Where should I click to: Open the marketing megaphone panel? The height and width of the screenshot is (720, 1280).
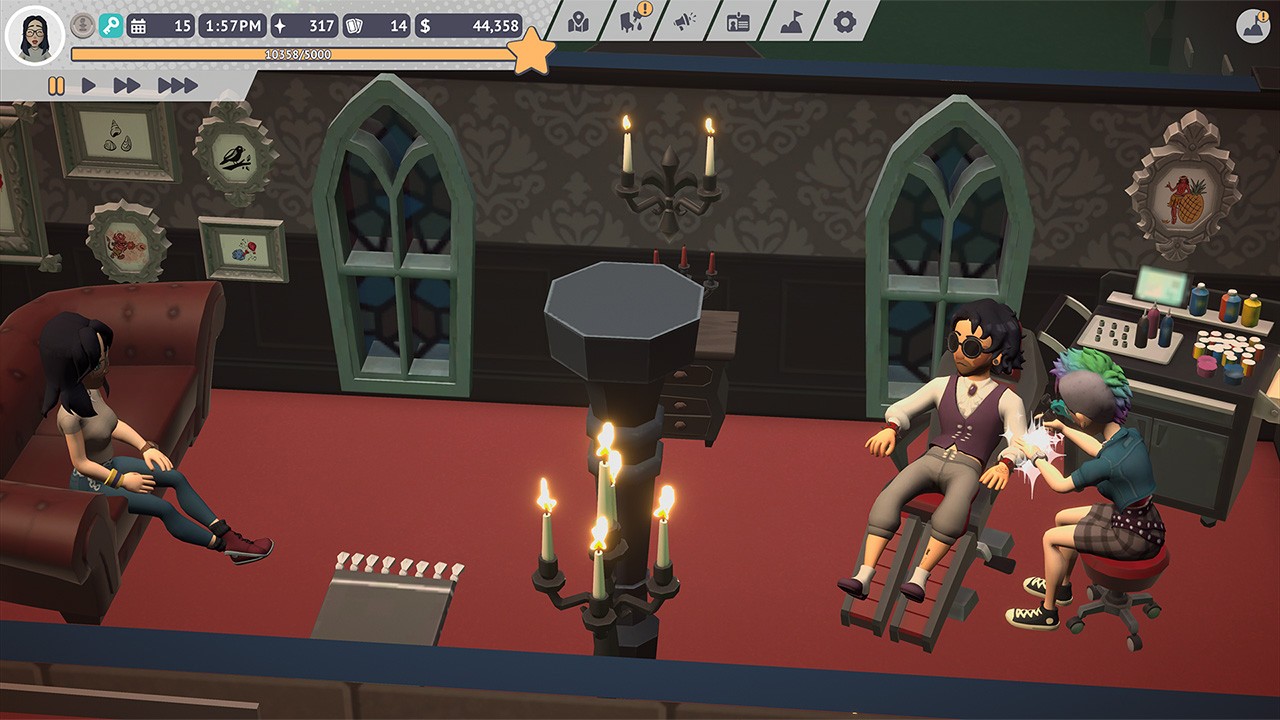[686, 20]
